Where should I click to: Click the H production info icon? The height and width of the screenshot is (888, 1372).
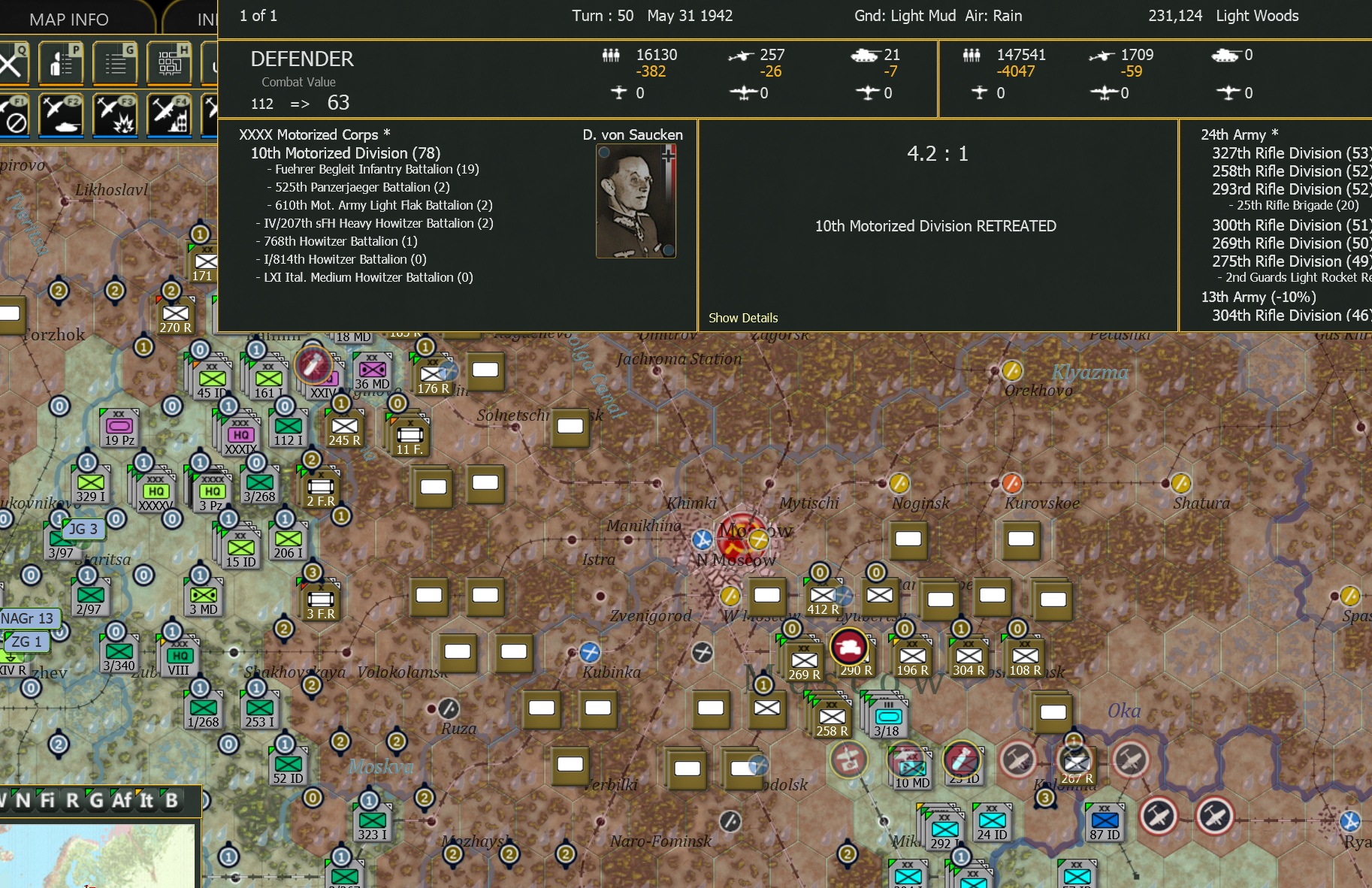169,63
